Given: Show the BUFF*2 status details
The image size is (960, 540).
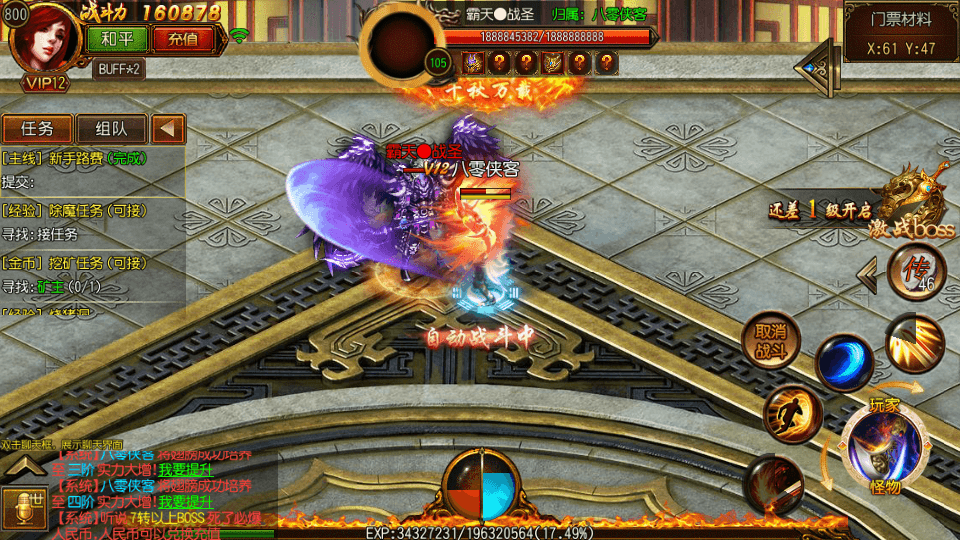Looking at the screenshot, I should [119, 69].
